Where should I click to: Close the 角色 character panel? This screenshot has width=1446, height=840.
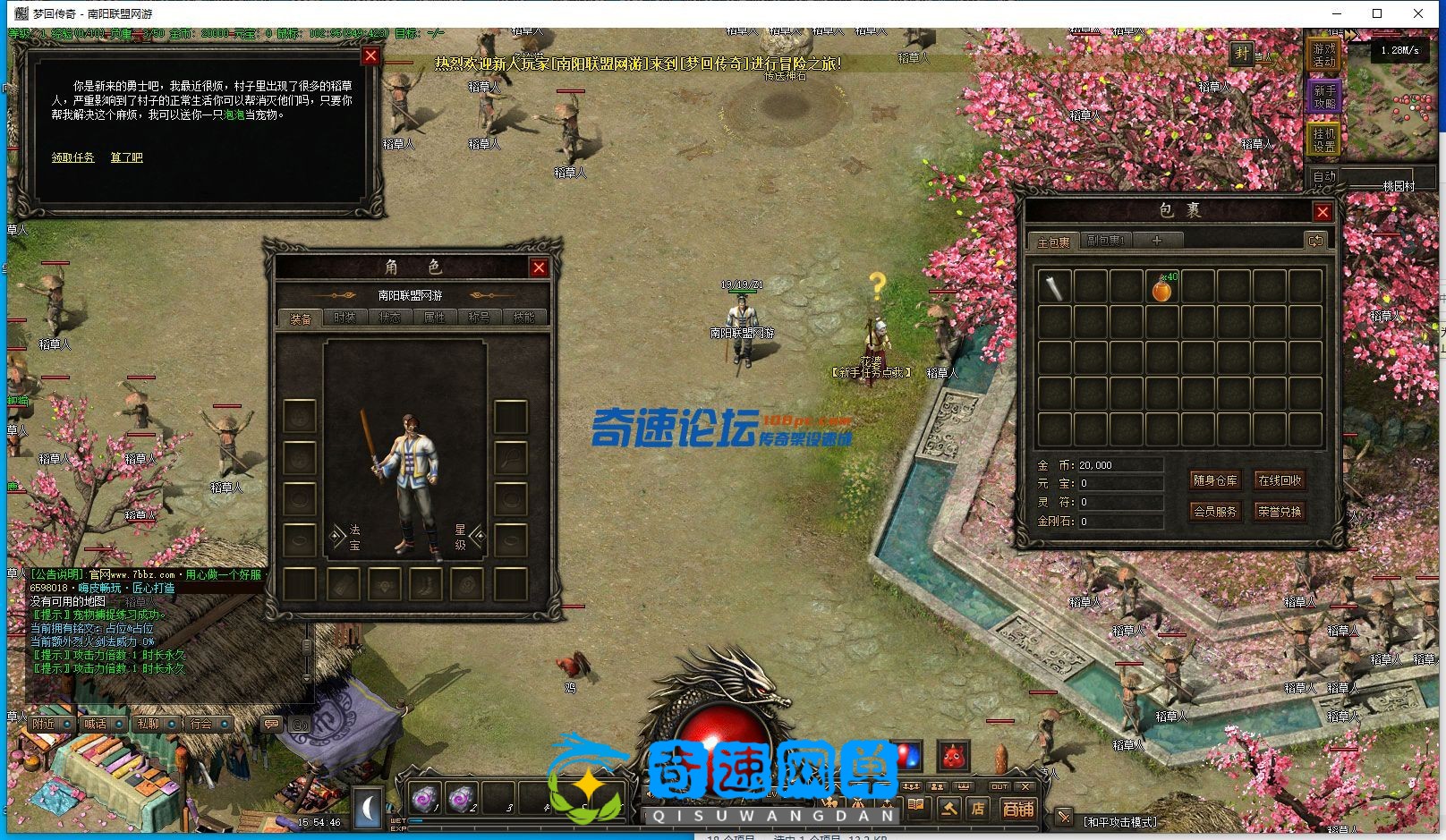coord(539,267)
